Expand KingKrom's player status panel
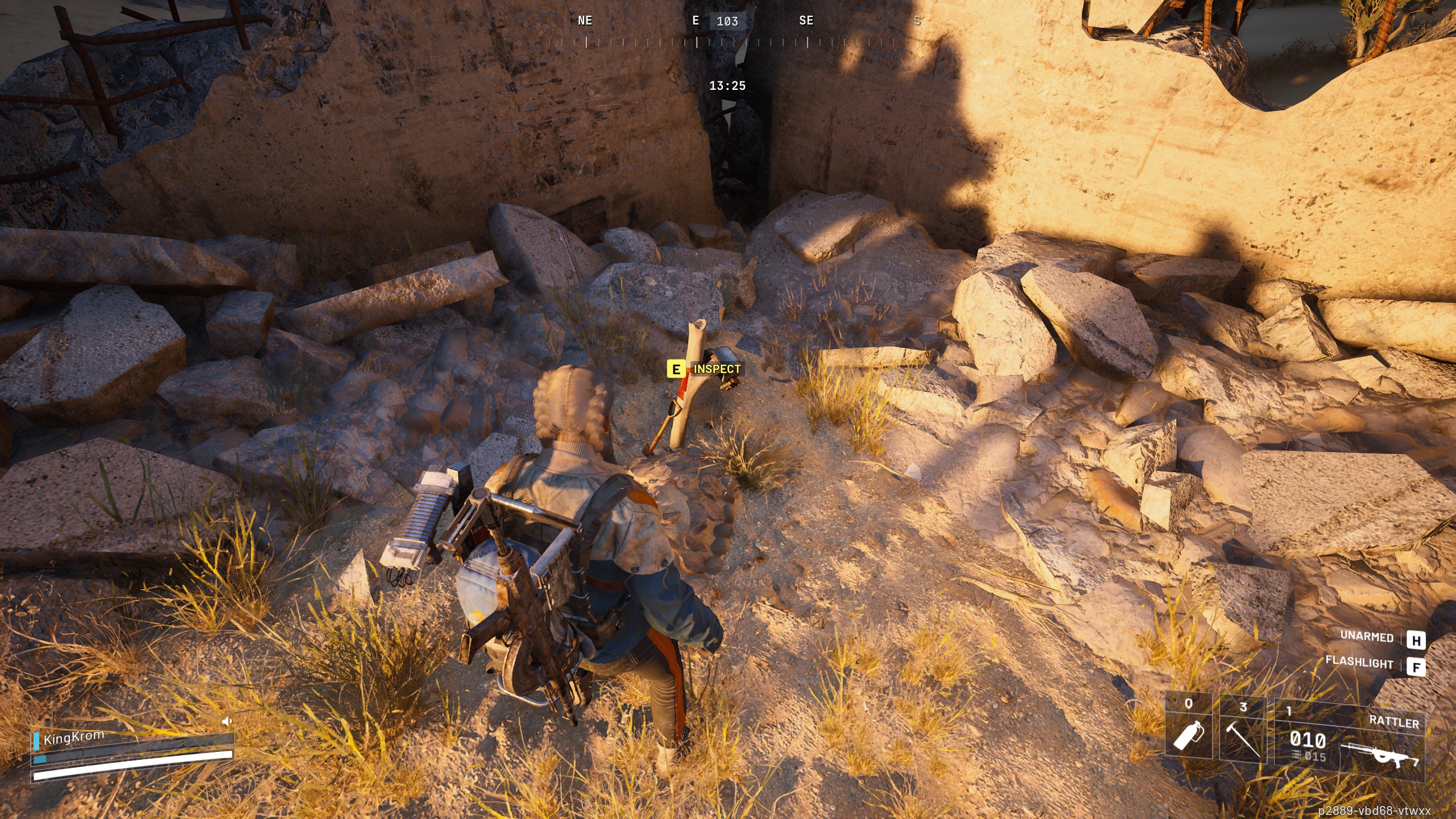 (74, 738)
